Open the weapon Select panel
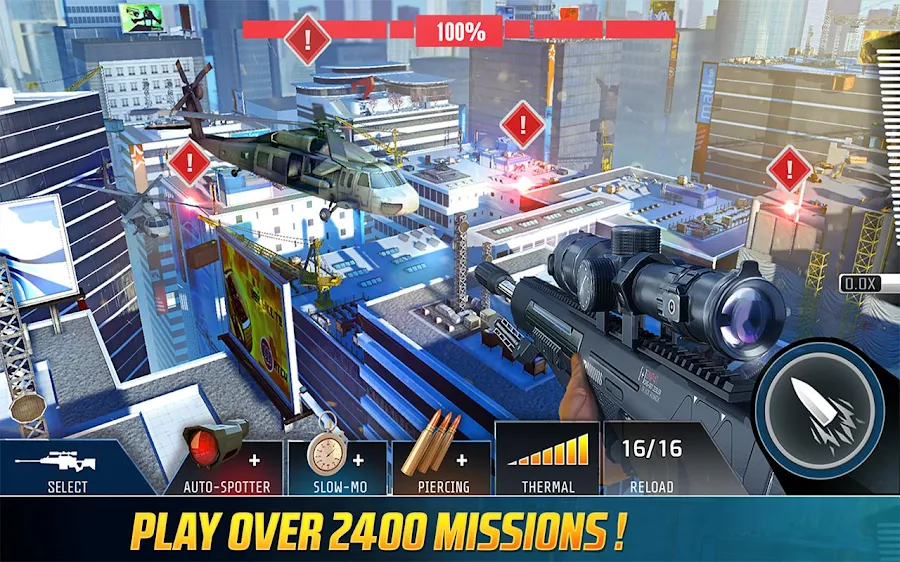900x562 pixels. point(68,466)
